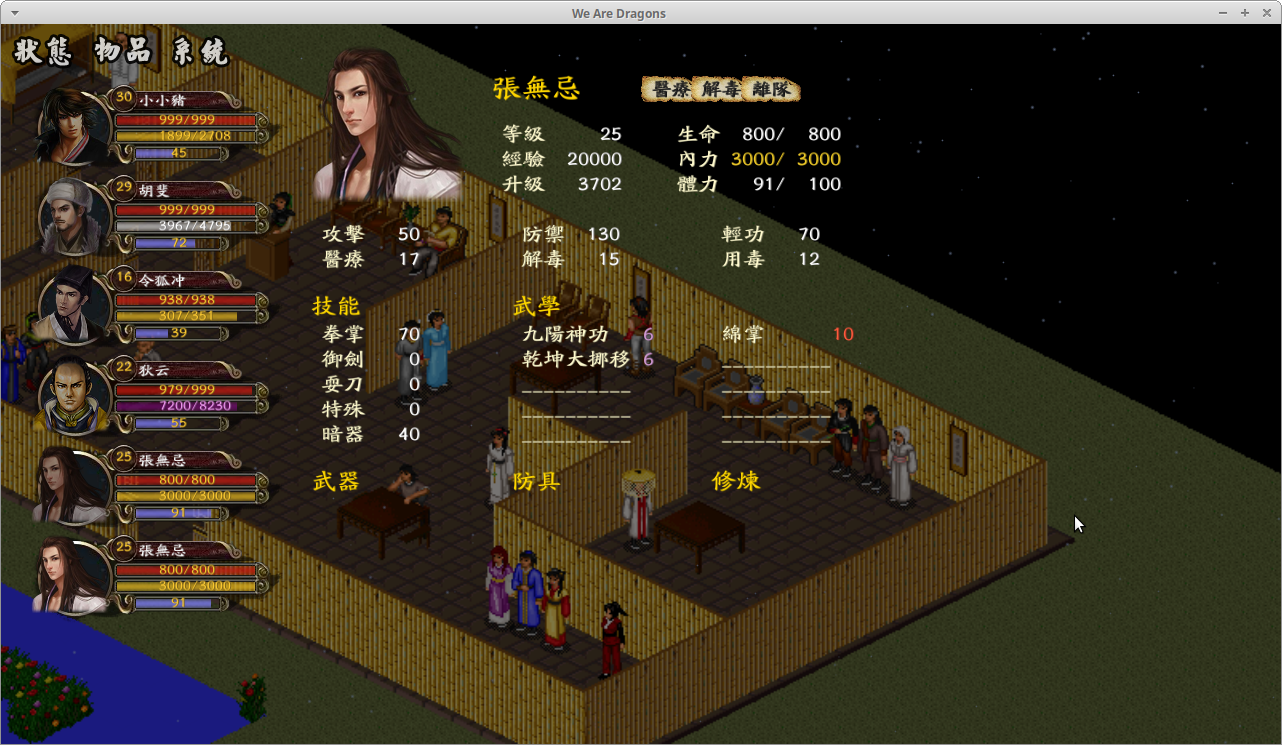Select party member 小小豬
The height and width of the screenshot is (745, 1282).
[75, 126]
